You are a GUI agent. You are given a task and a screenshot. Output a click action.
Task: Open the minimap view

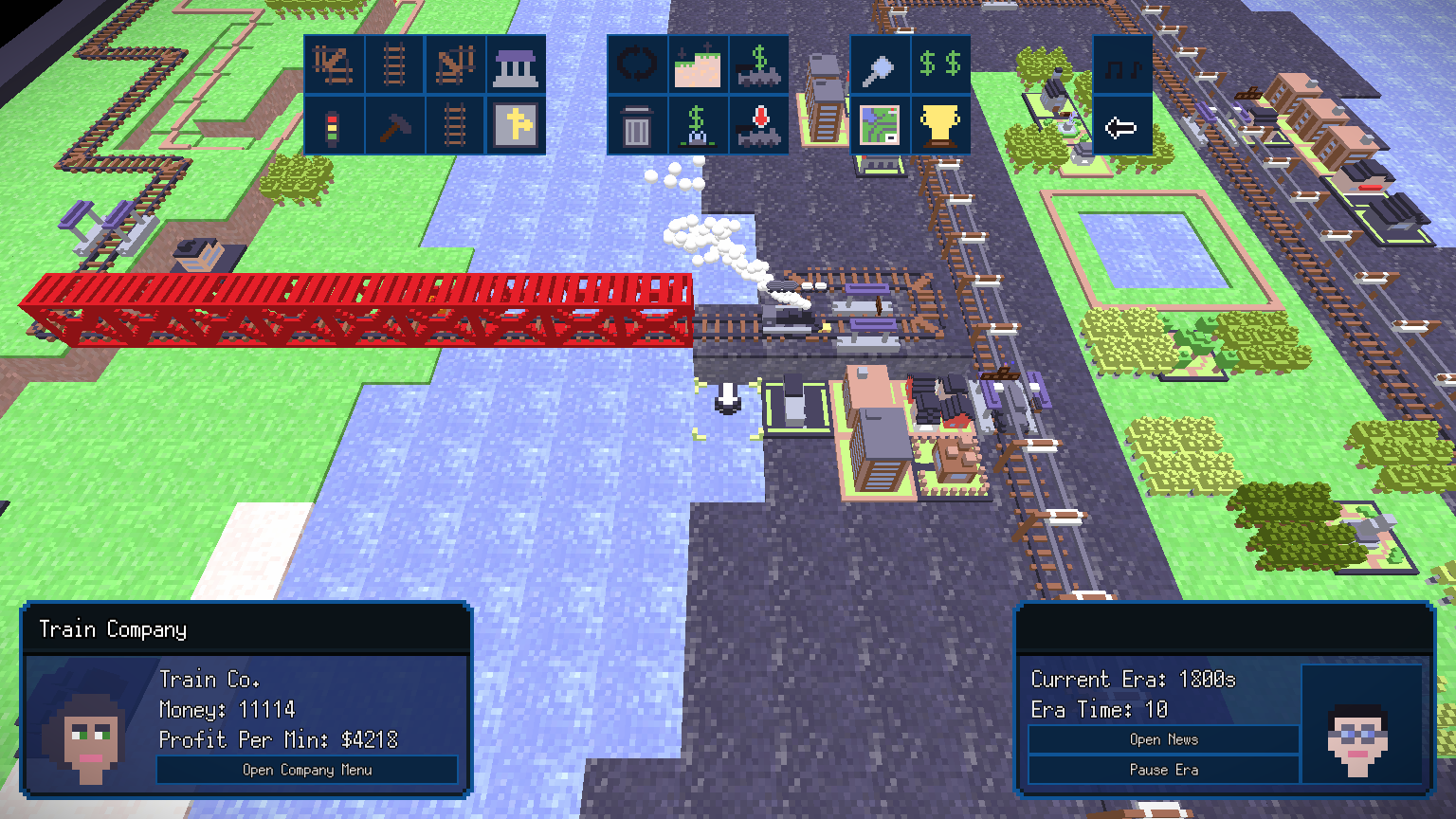coord(881,126)
